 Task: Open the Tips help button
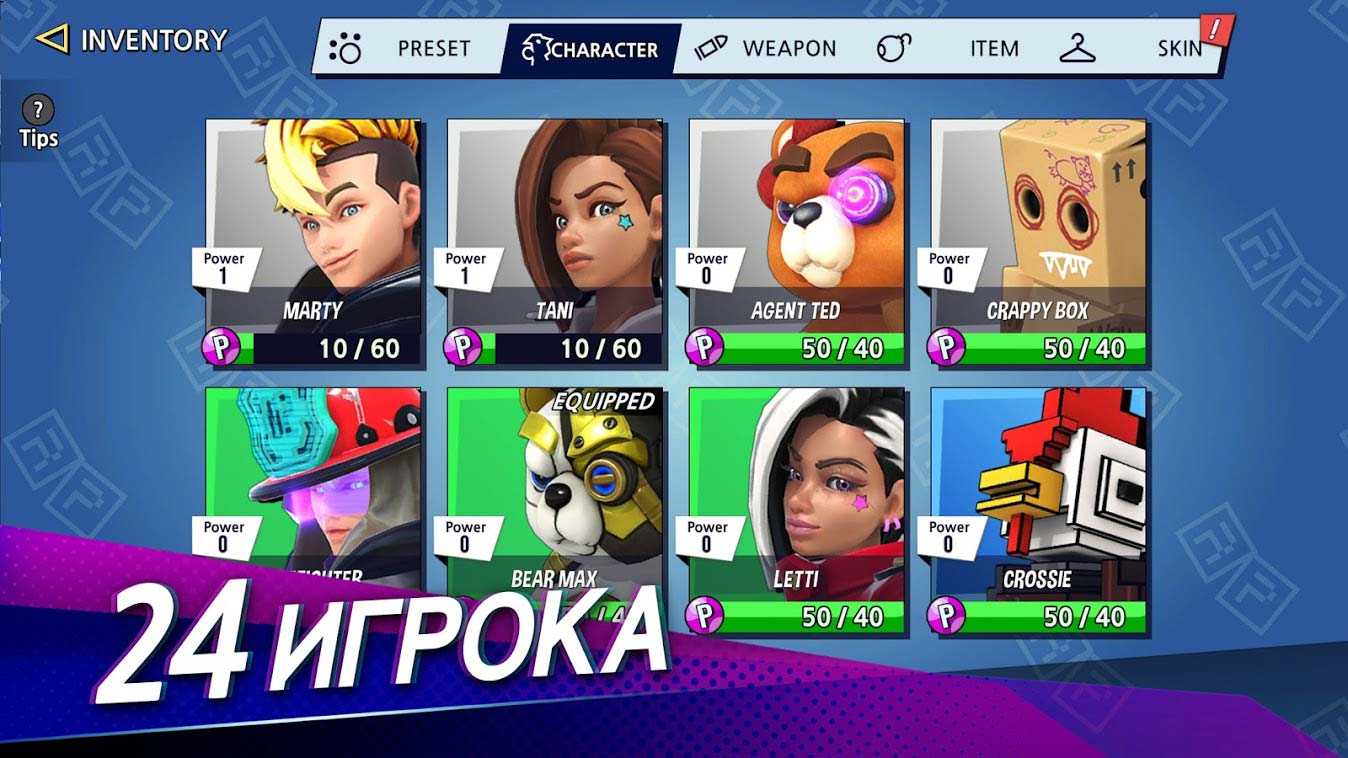[x=38, y=122]
